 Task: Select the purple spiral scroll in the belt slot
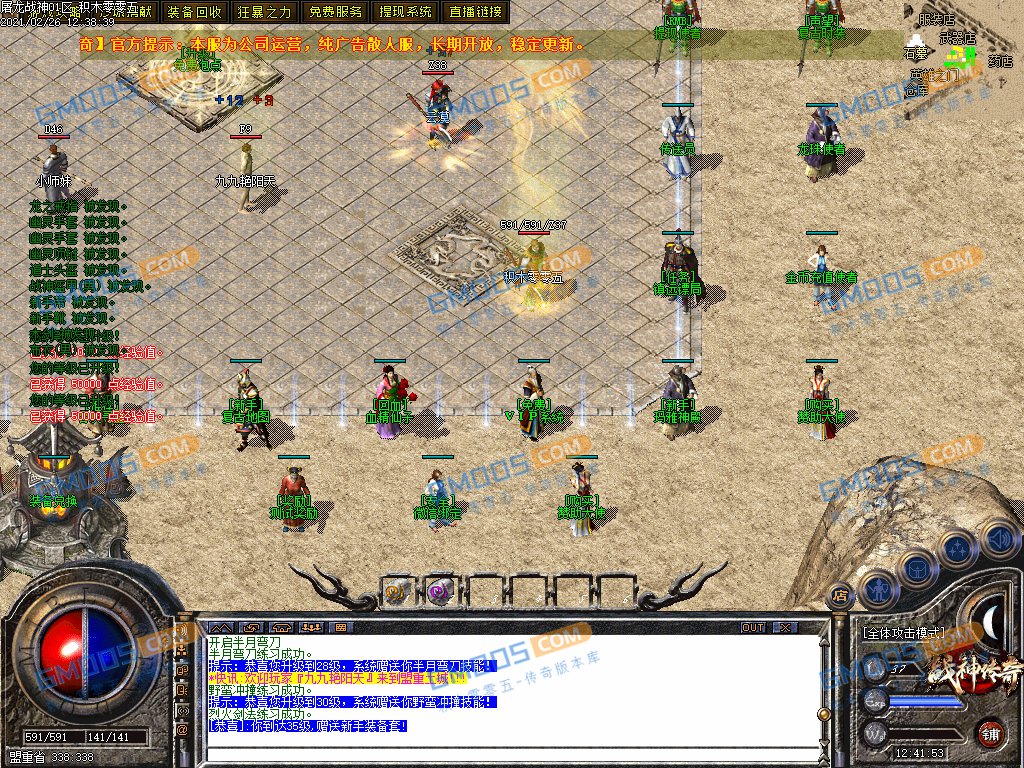tap(439, 592)
